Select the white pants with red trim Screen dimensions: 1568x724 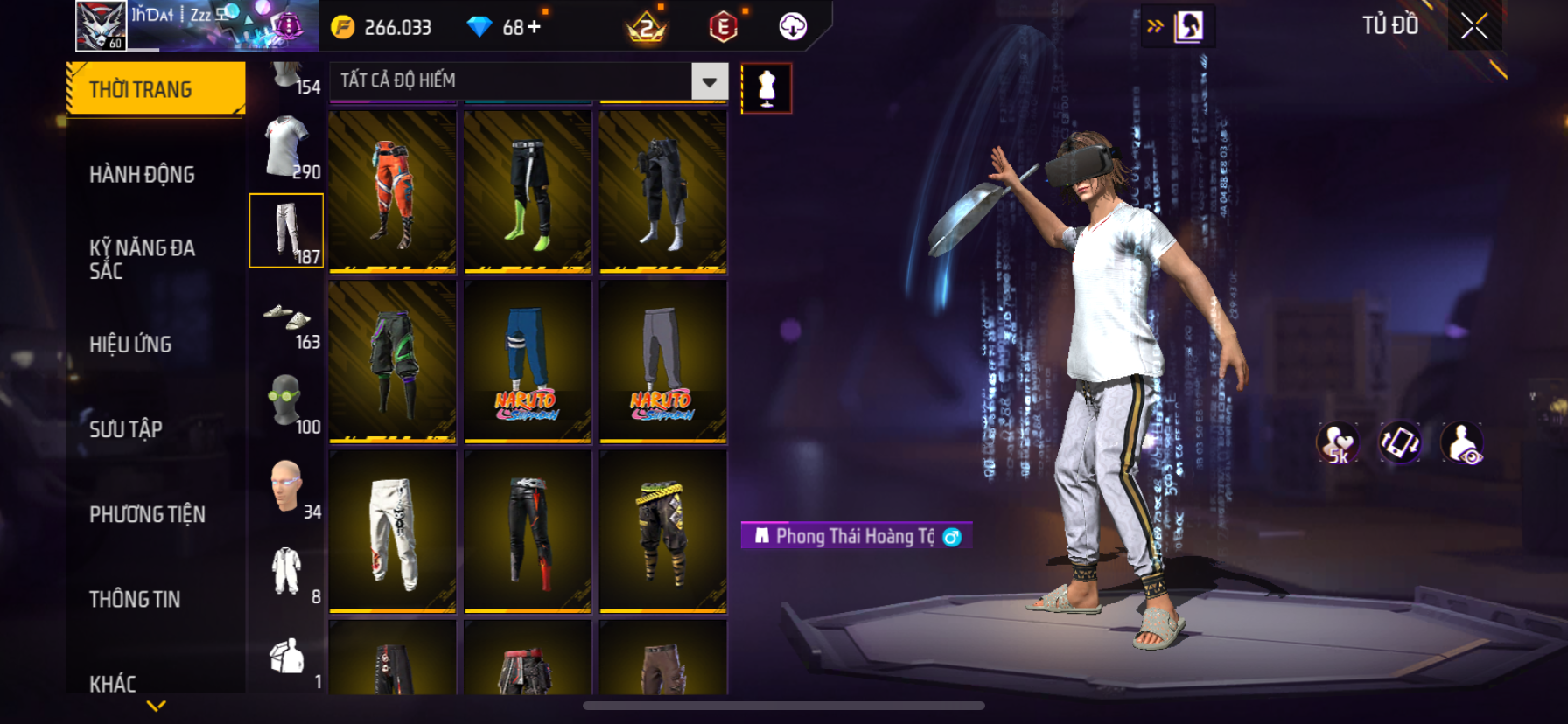(x=392, y=531)
